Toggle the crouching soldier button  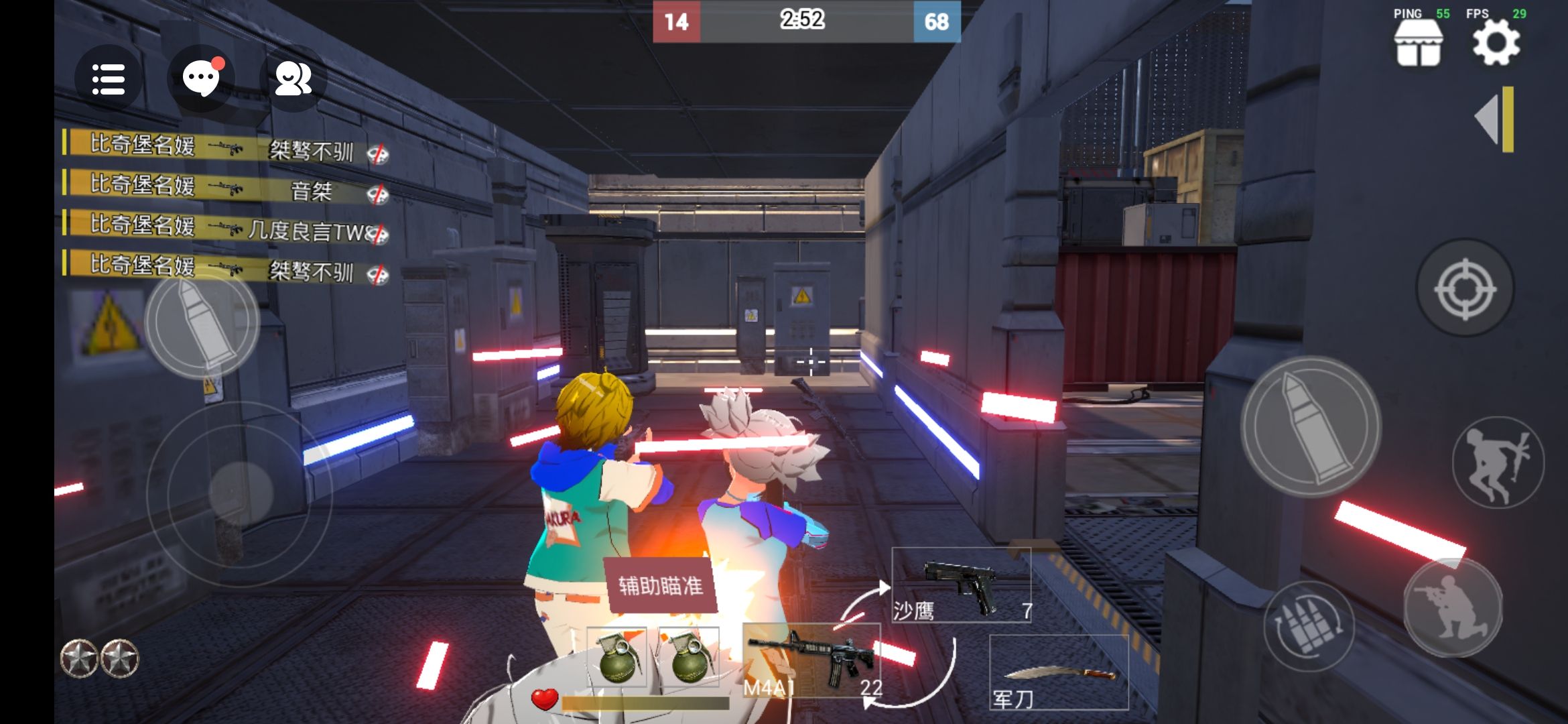tap(1452, 607)
